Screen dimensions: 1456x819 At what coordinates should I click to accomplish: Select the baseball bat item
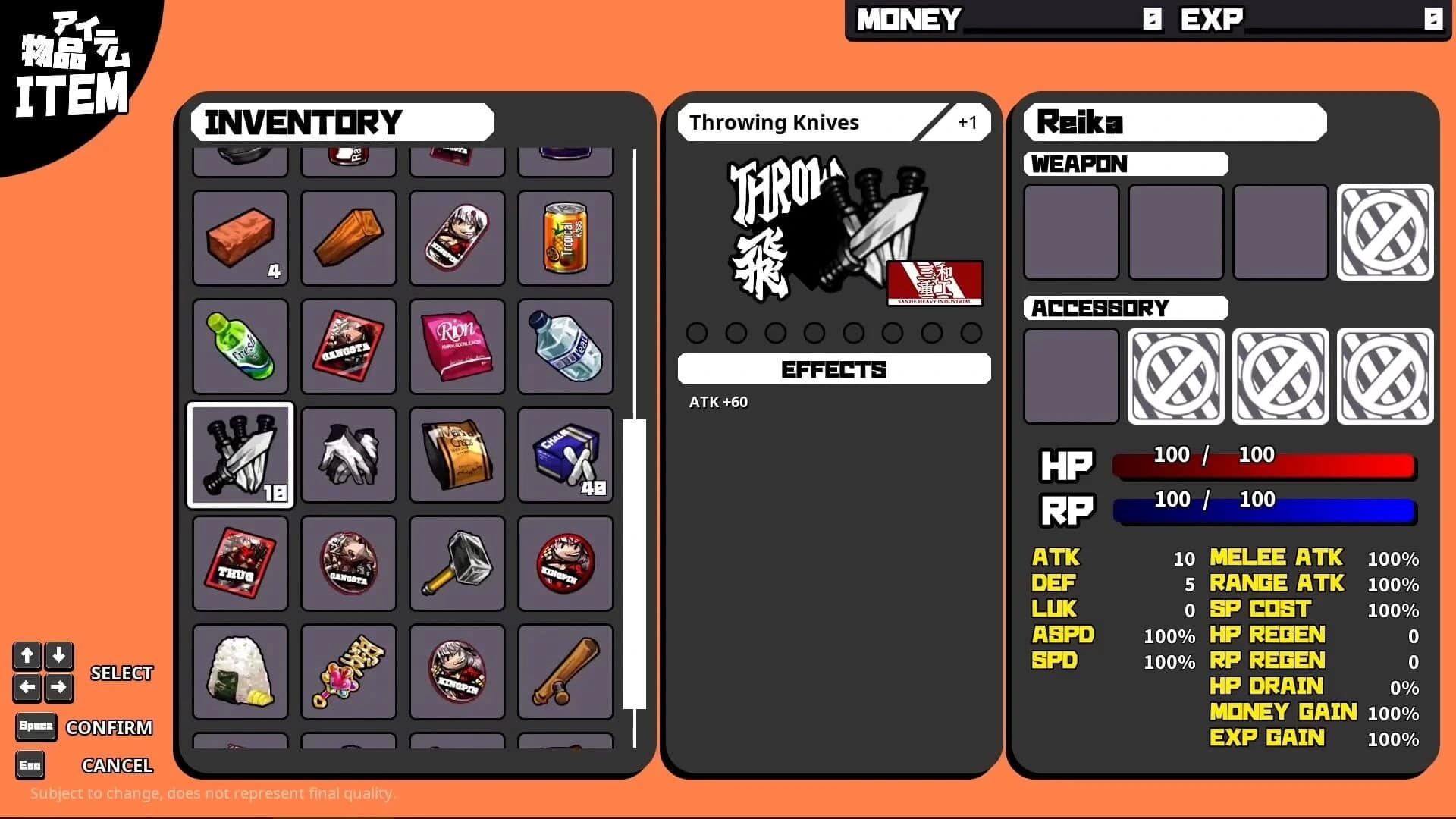[565, 671]
